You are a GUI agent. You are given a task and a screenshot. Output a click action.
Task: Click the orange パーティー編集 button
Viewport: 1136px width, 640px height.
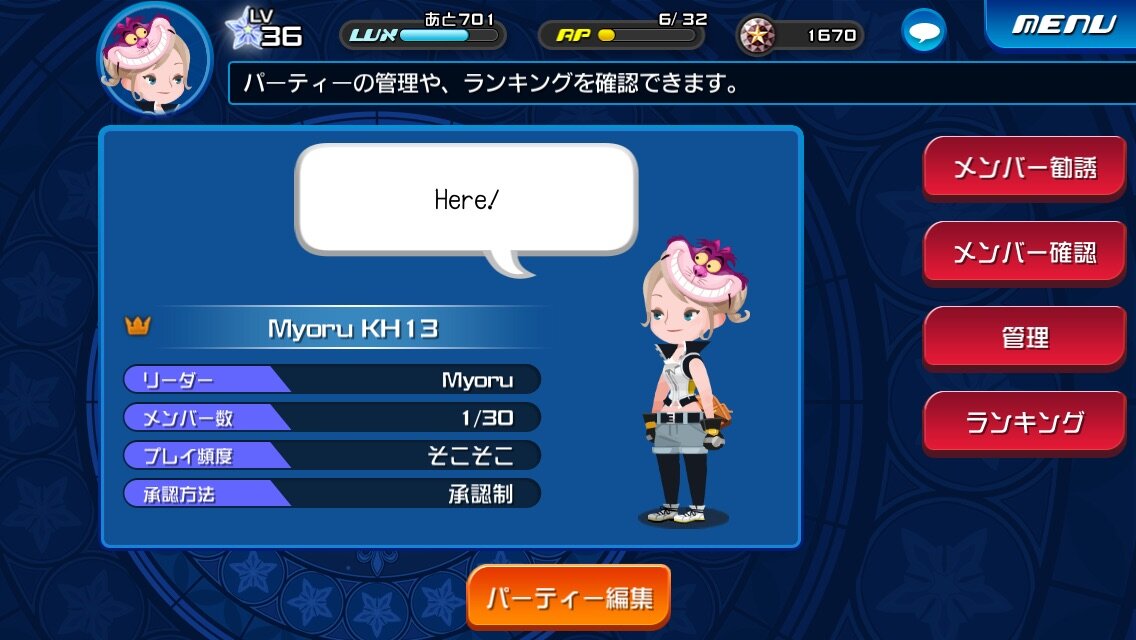pyautogui.click(x=568, y=598)
